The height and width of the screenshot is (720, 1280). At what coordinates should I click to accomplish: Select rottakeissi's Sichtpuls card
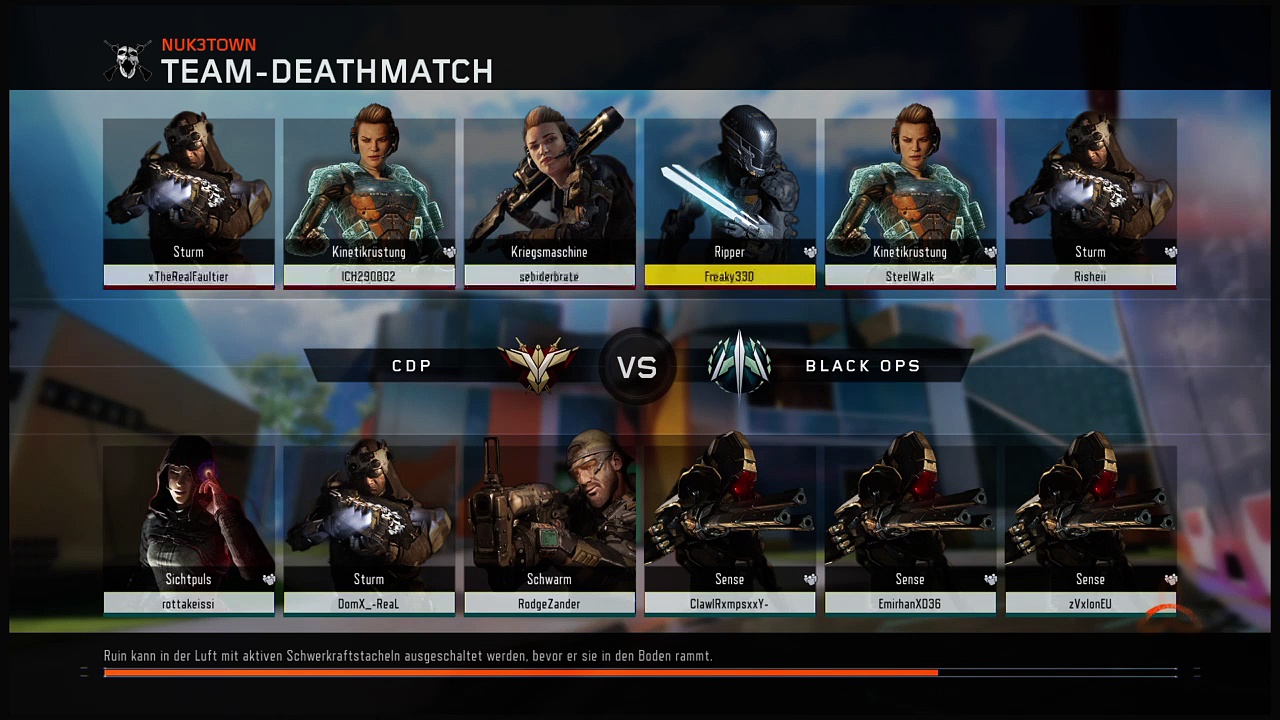pos(189,530)
